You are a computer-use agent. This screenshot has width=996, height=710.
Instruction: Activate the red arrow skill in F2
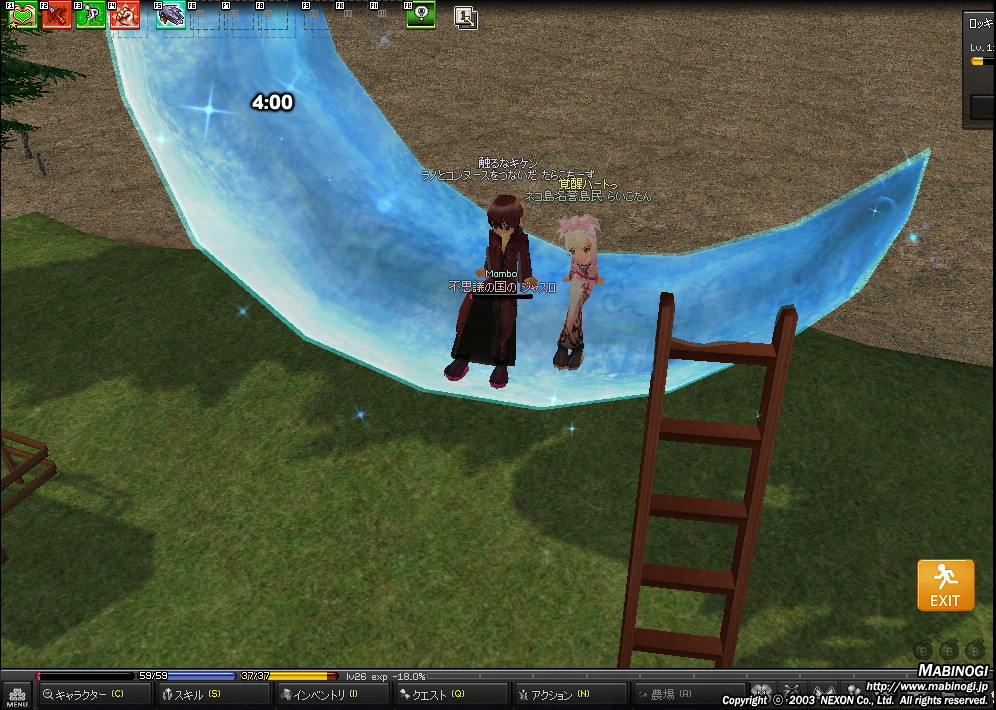(57, 16)
